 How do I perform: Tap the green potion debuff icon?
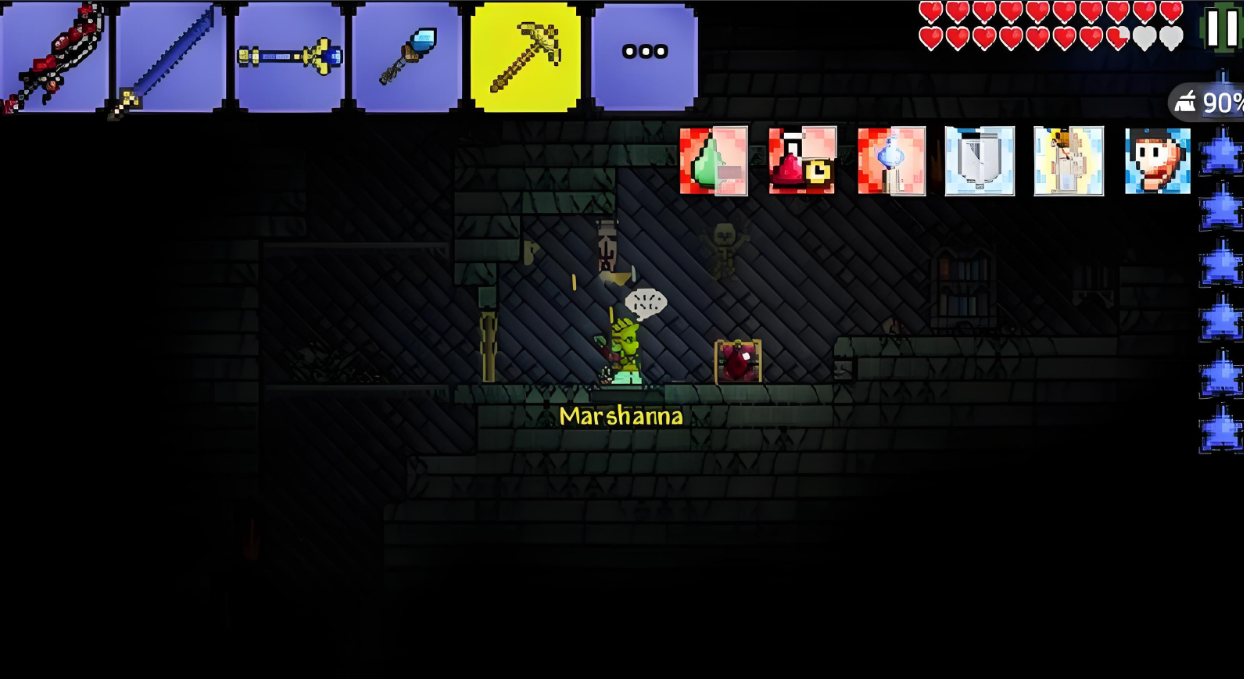coord(714,160)
